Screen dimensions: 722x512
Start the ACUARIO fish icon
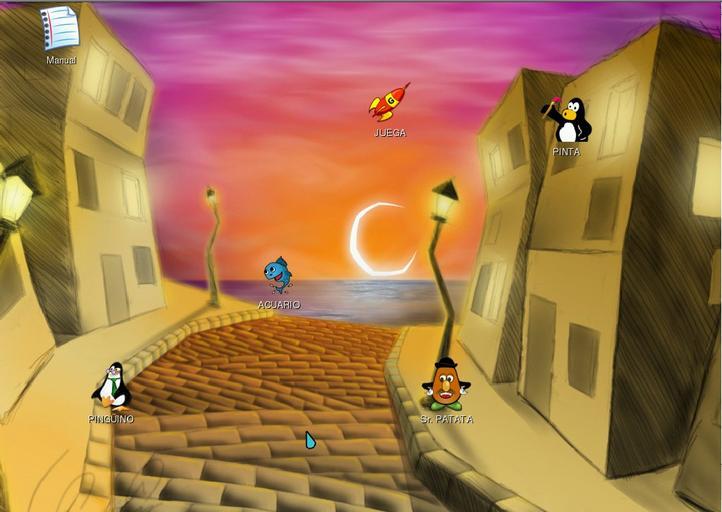click(278, 275)
